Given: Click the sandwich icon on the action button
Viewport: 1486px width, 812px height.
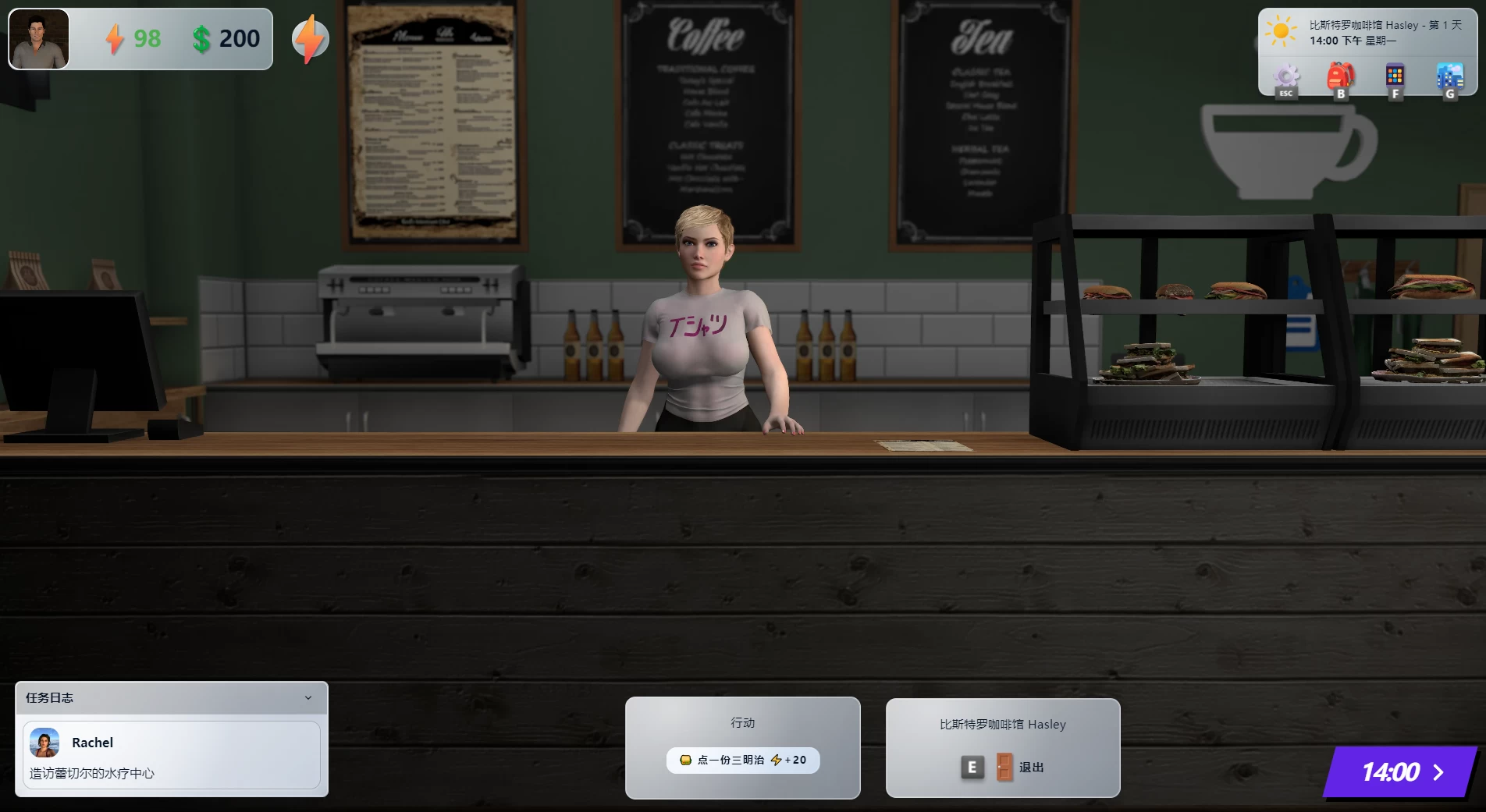Looking at the screenshot, I should click(x=684, y=761).
